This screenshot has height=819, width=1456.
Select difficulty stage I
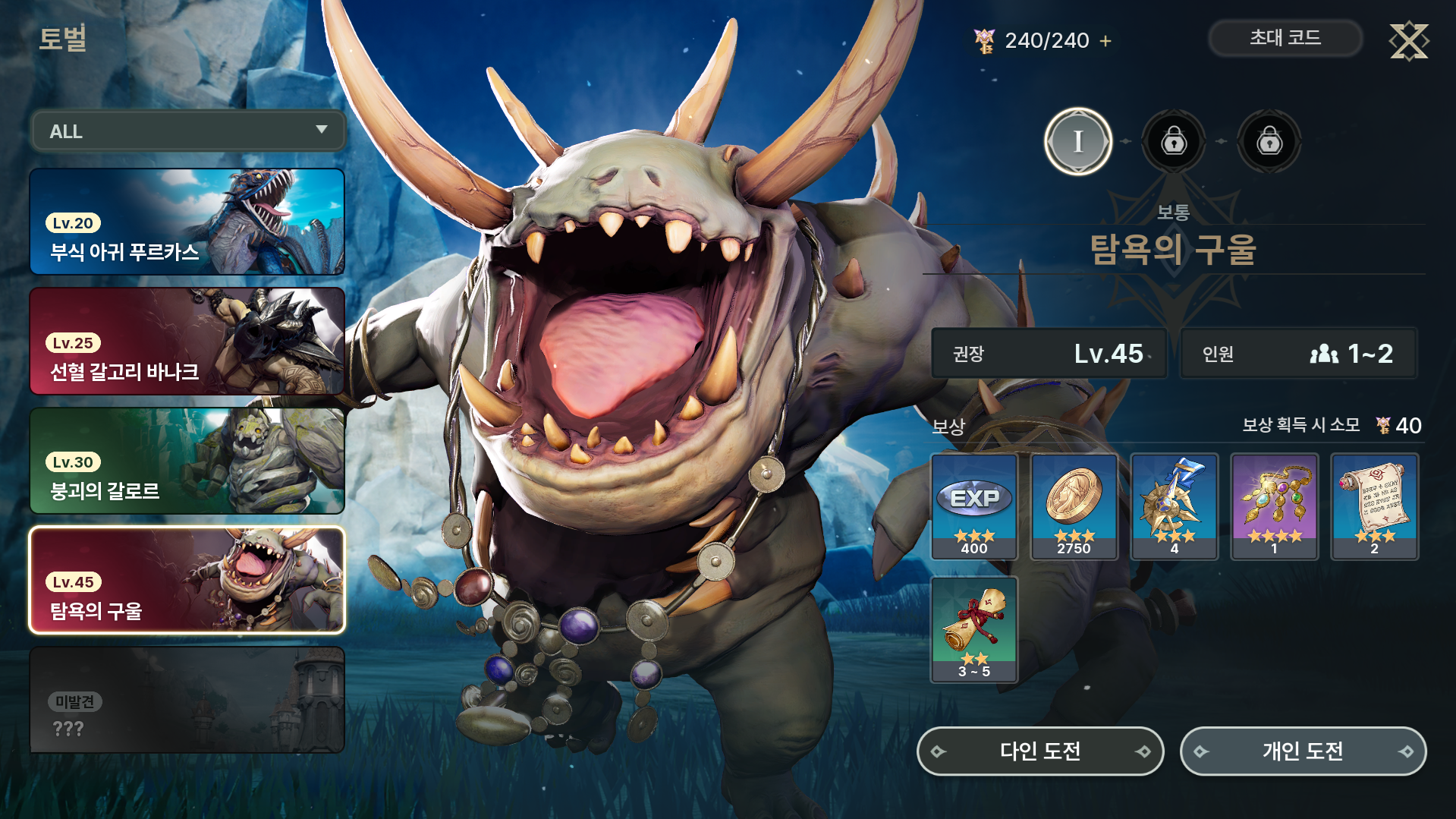point(1077,141)
